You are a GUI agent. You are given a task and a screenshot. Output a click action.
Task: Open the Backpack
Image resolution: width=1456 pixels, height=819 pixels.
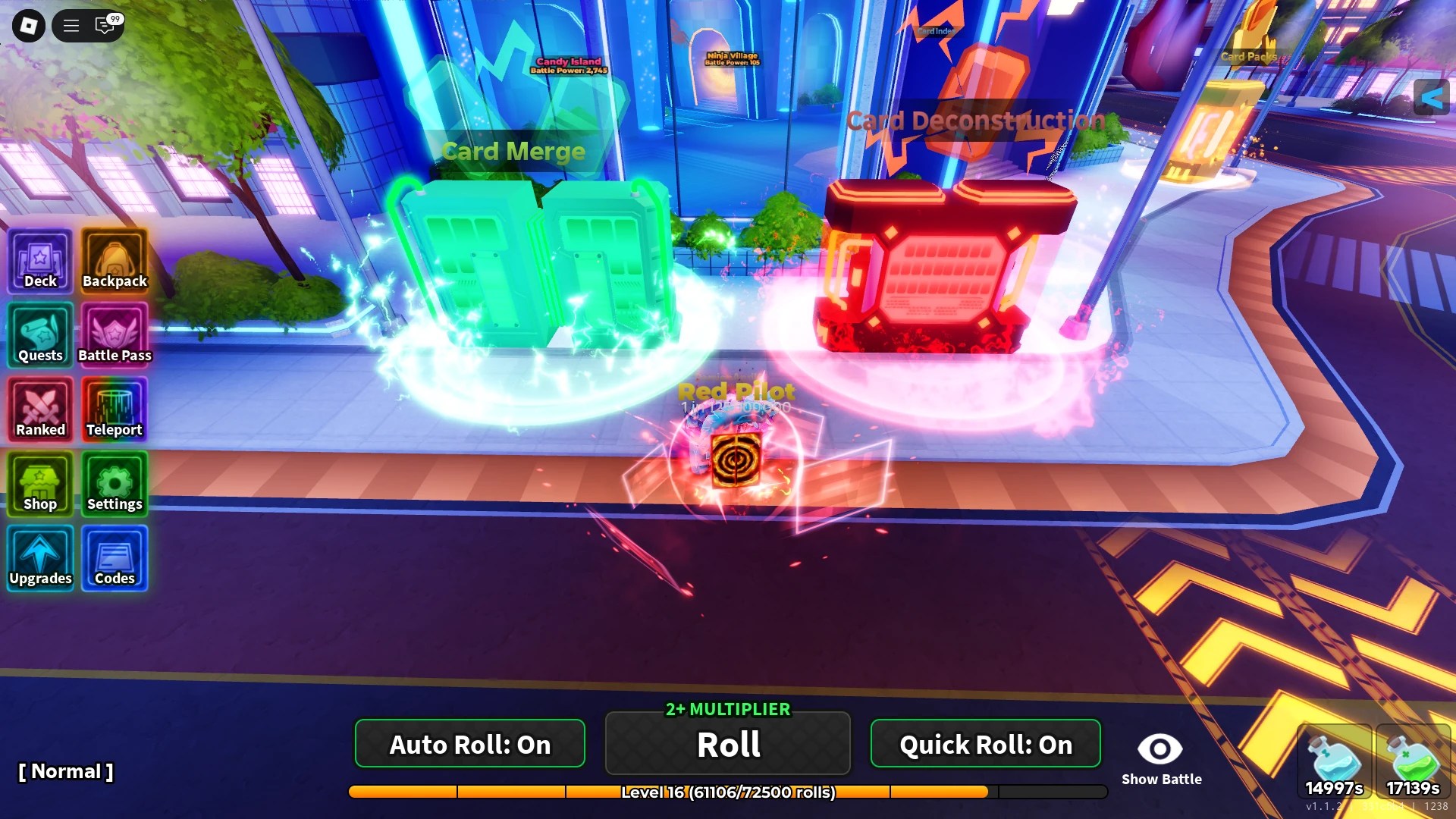pyautogui.click(x=115, y=262)
